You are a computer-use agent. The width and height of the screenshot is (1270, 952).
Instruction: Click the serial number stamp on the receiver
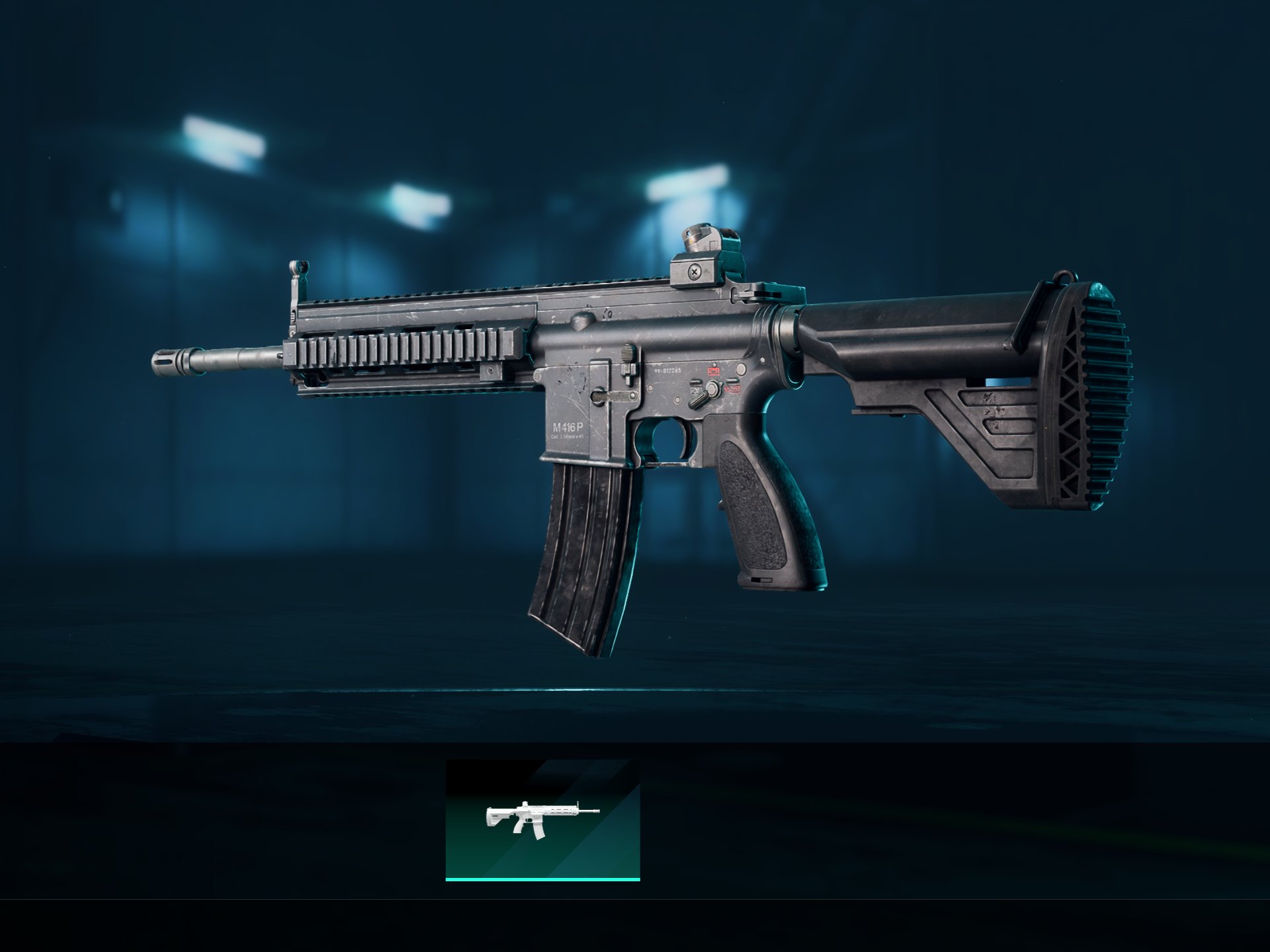coord(668,370)
